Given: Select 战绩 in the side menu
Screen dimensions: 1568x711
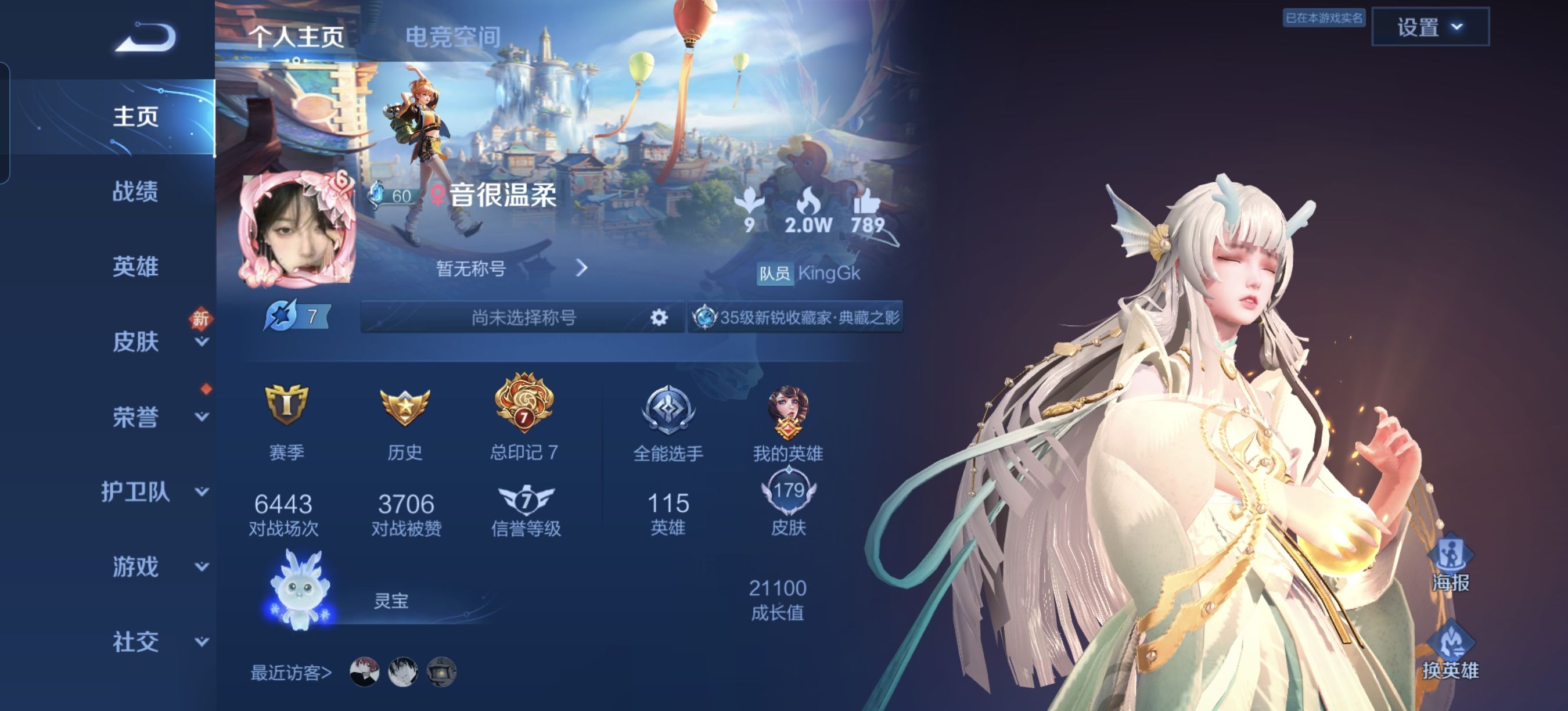Looking at the screenshot, I should click(135, 191).
